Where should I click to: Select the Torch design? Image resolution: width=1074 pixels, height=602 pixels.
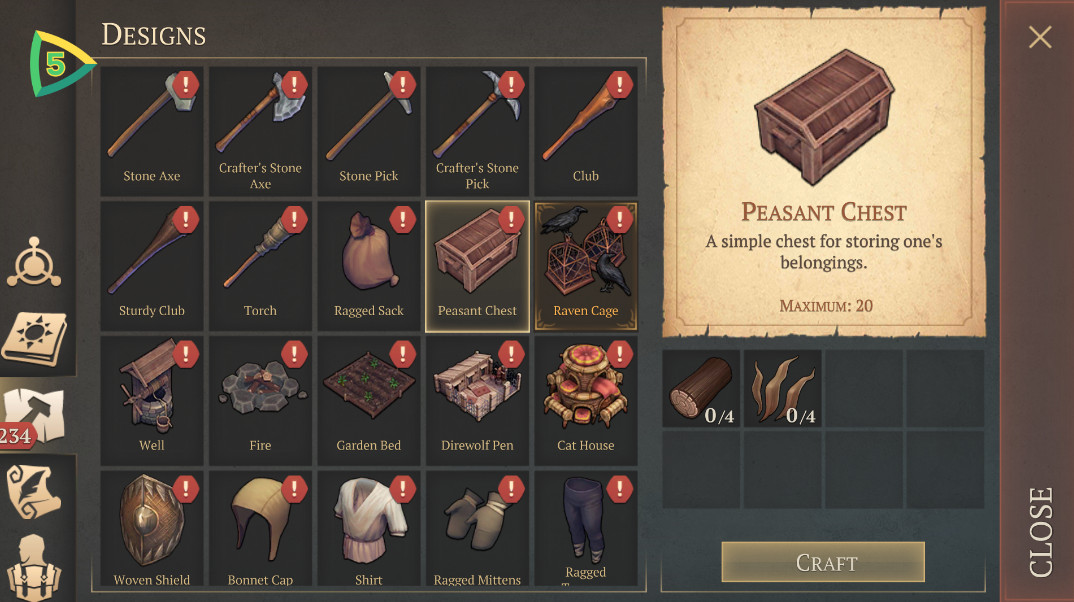[x=260, y=266]
